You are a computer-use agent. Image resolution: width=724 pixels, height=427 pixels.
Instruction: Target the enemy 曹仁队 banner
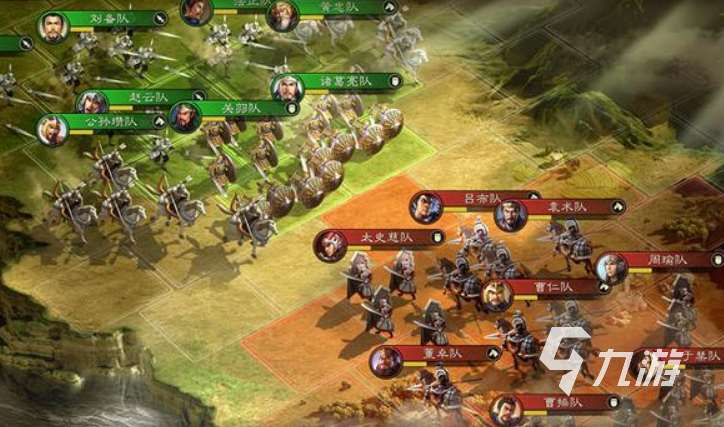click(552, 287)
